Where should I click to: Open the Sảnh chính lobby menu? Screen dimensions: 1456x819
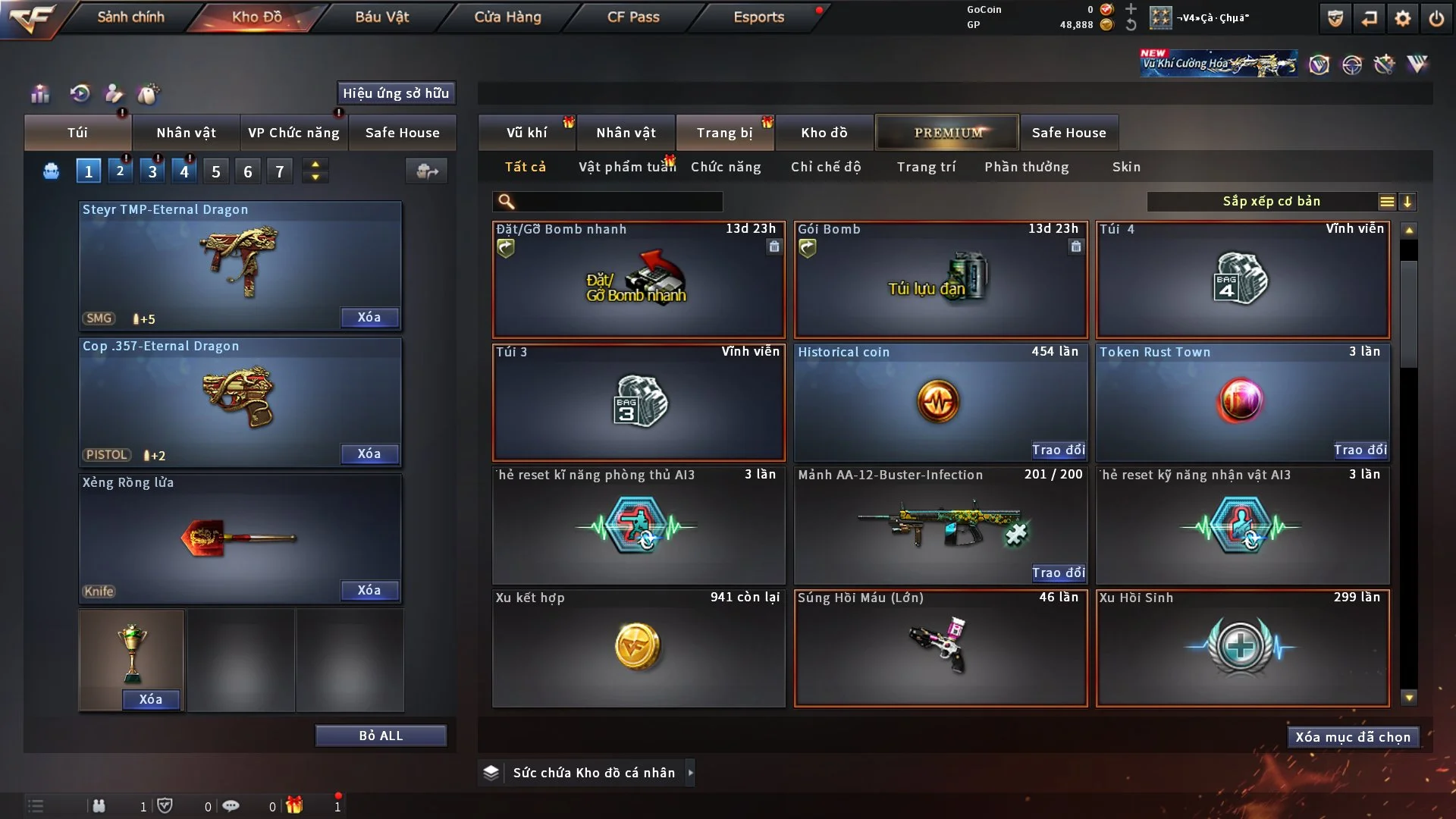[x=130, y=17]
